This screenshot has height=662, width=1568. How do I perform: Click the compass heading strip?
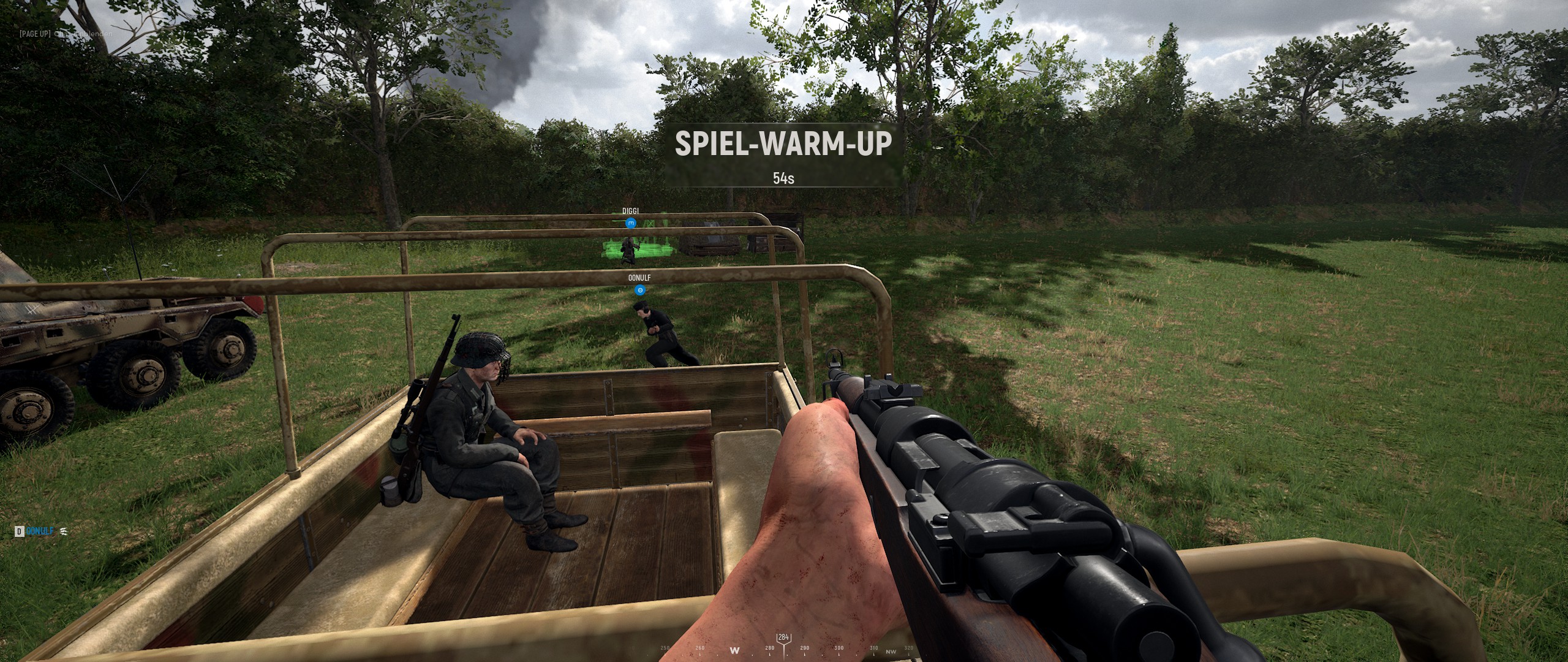784,647
